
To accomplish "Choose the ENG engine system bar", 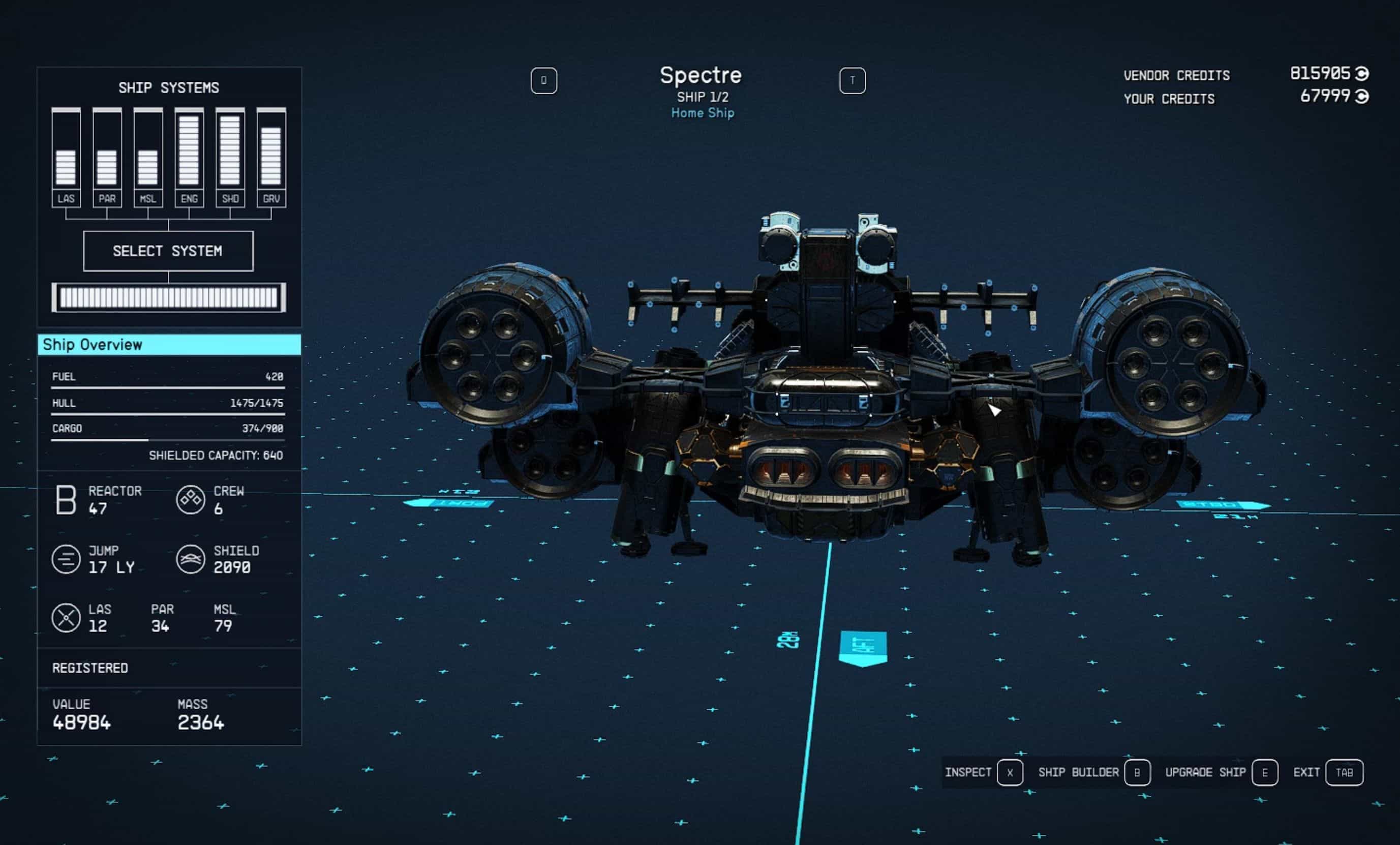I will tap(189, 158).
